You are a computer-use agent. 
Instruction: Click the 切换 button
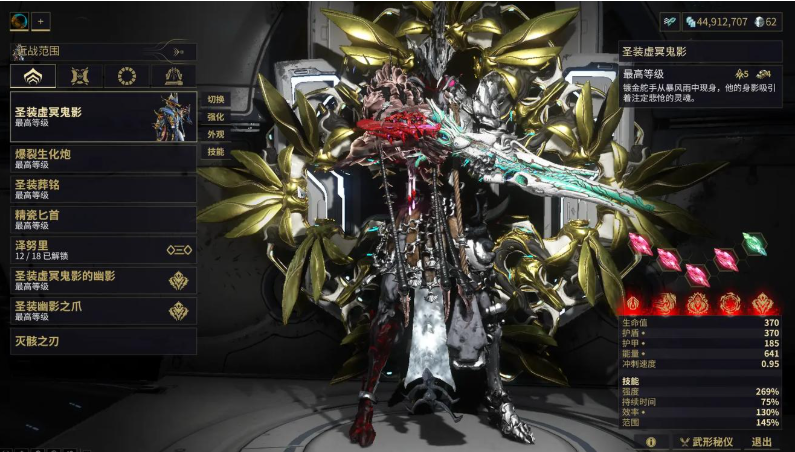(215, 99)
